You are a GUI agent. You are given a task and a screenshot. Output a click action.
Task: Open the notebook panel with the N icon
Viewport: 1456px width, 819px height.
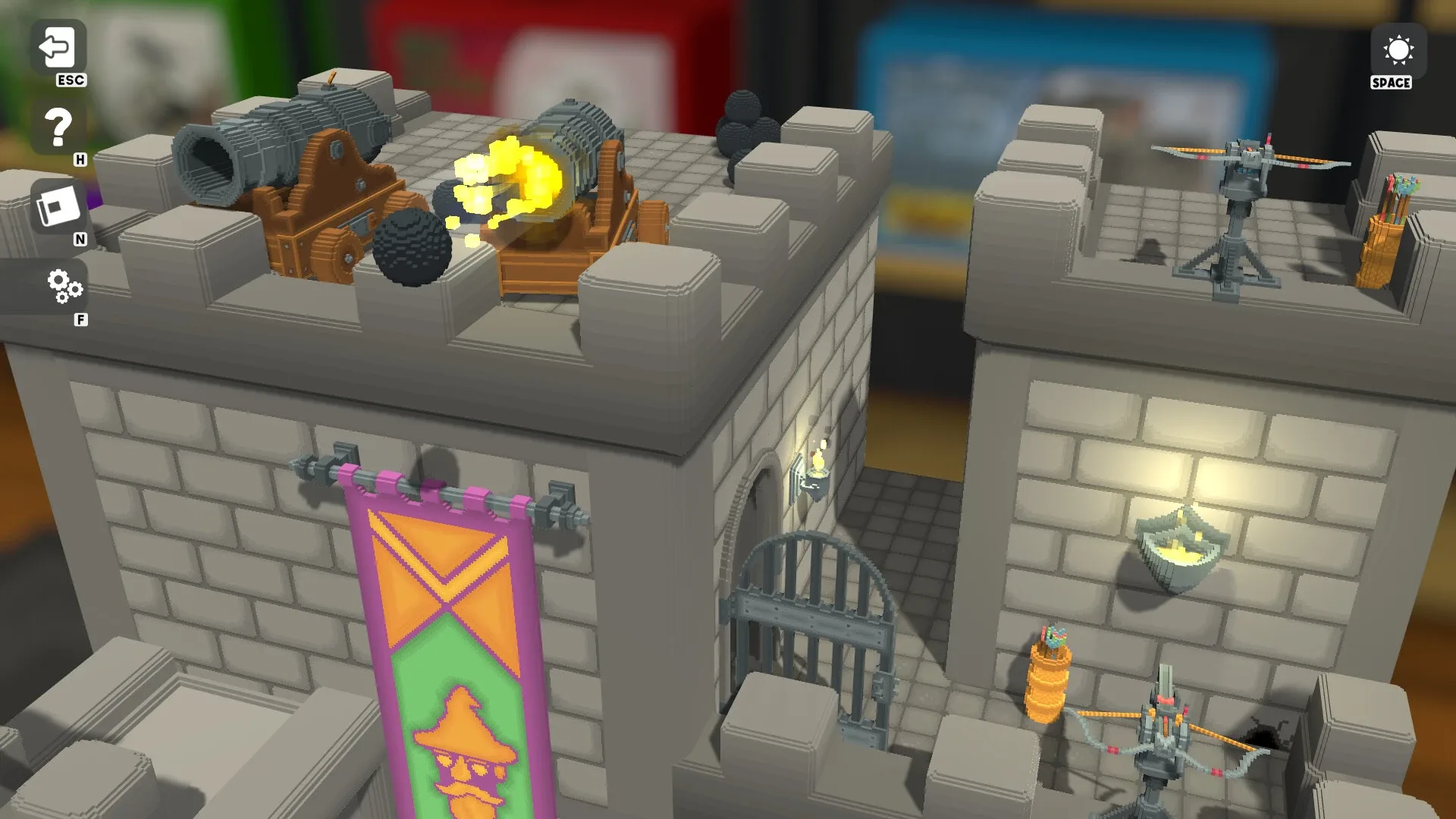61,205
